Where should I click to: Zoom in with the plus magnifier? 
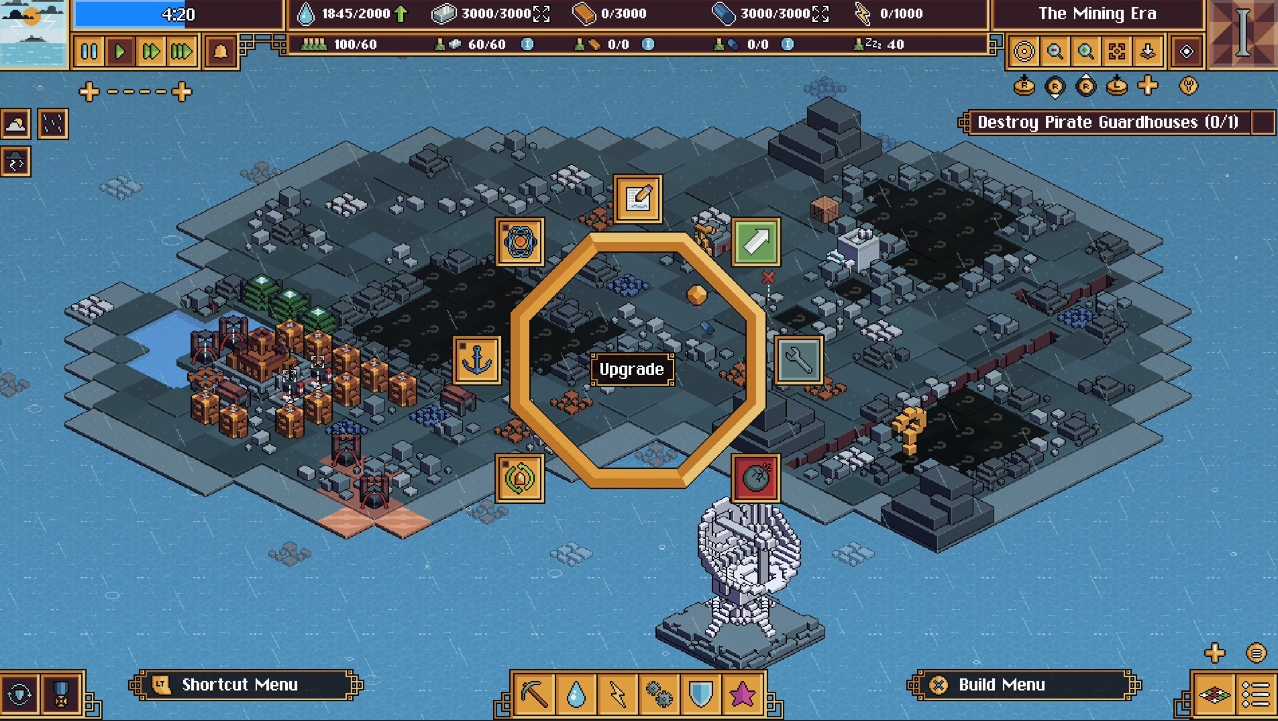click(1086, 52)
